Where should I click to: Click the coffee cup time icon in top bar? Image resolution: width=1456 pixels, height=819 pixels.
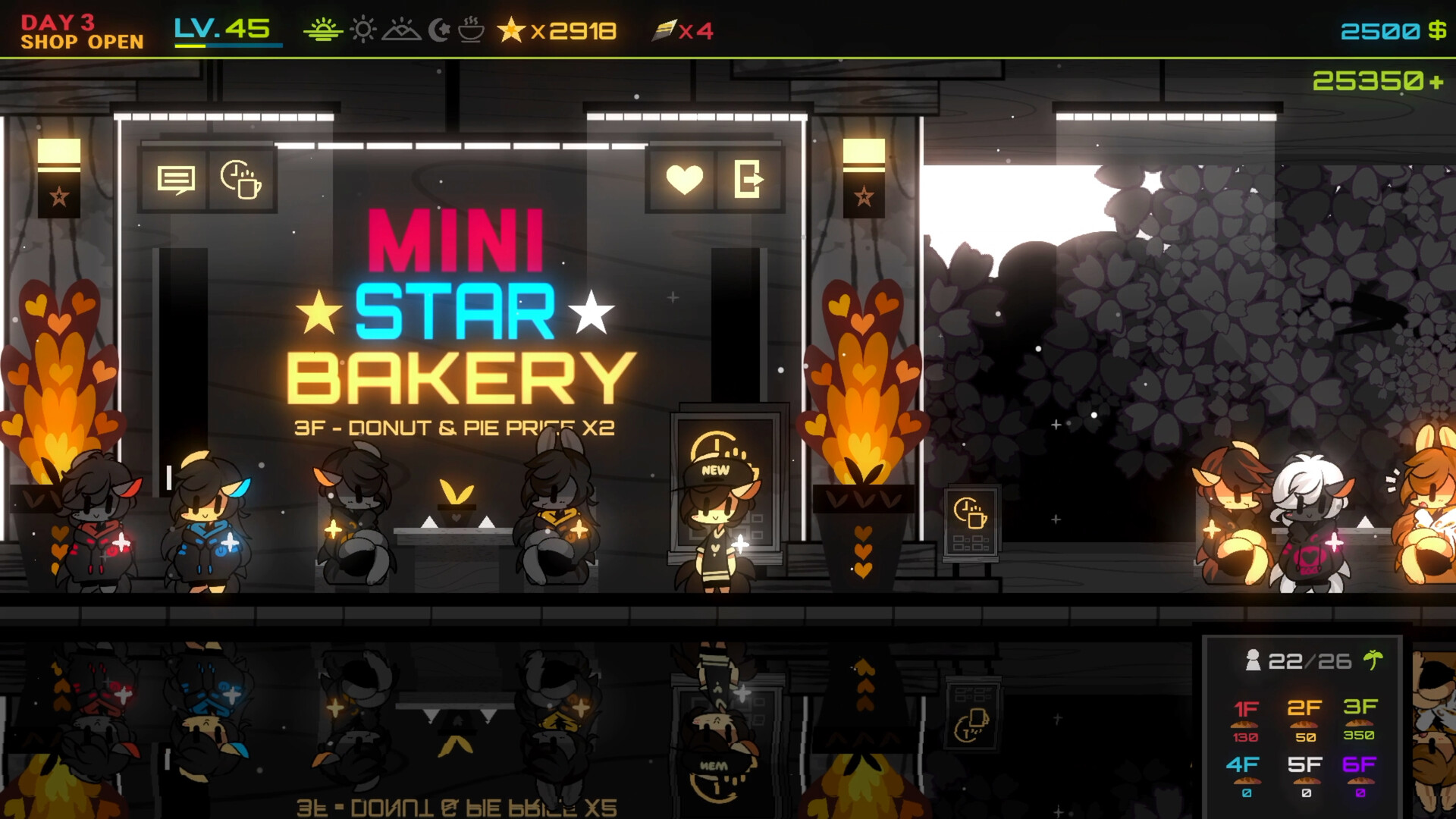(x=469, y=30)
